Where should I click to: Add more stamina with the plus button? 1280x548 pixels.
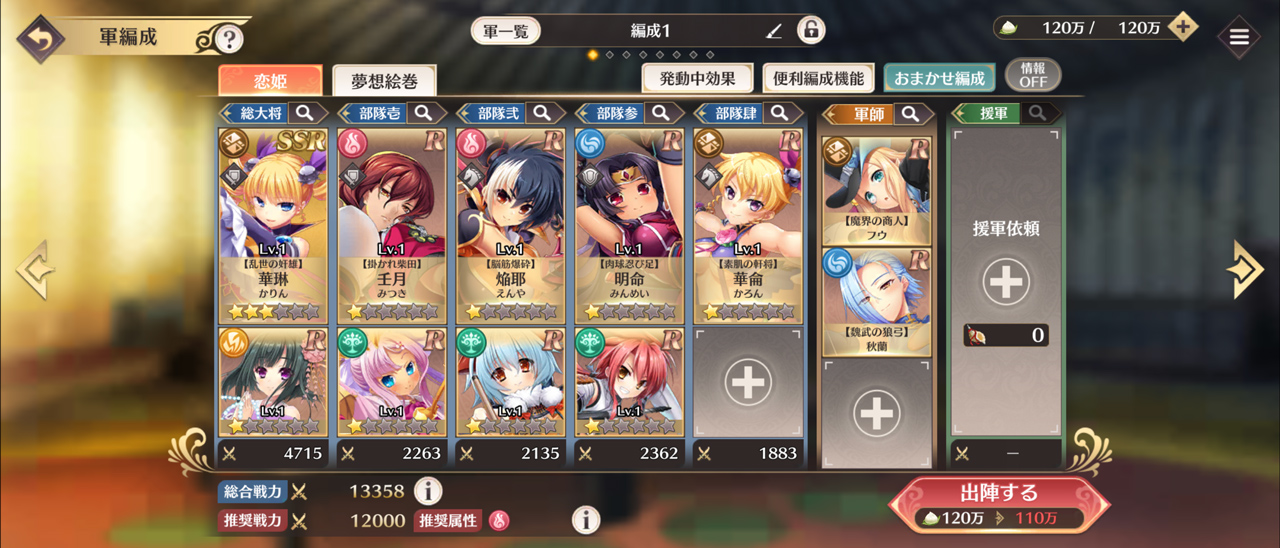[1183, 27]
